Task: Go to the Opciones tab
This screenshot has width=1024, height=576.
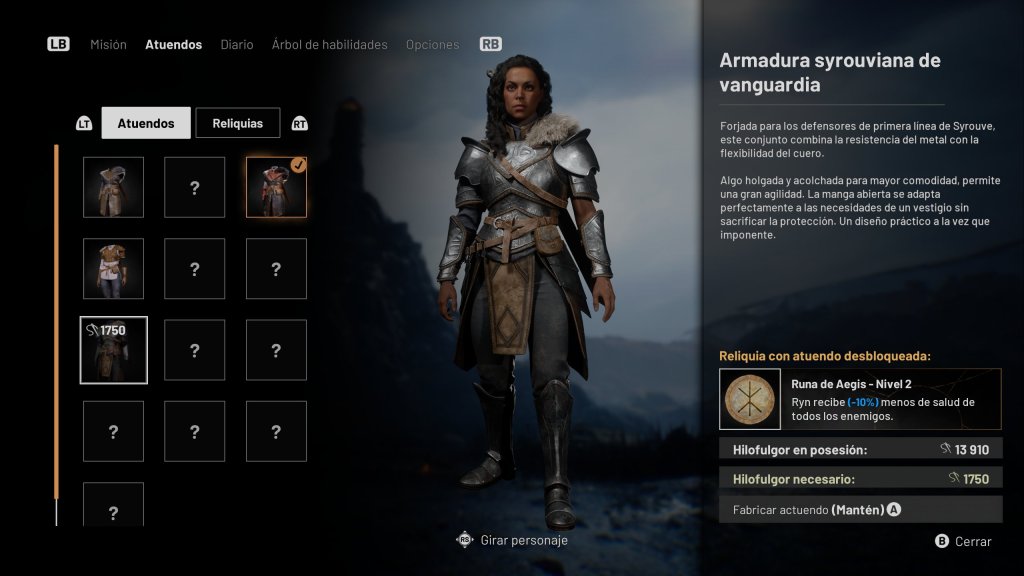Action: point(432,45)
